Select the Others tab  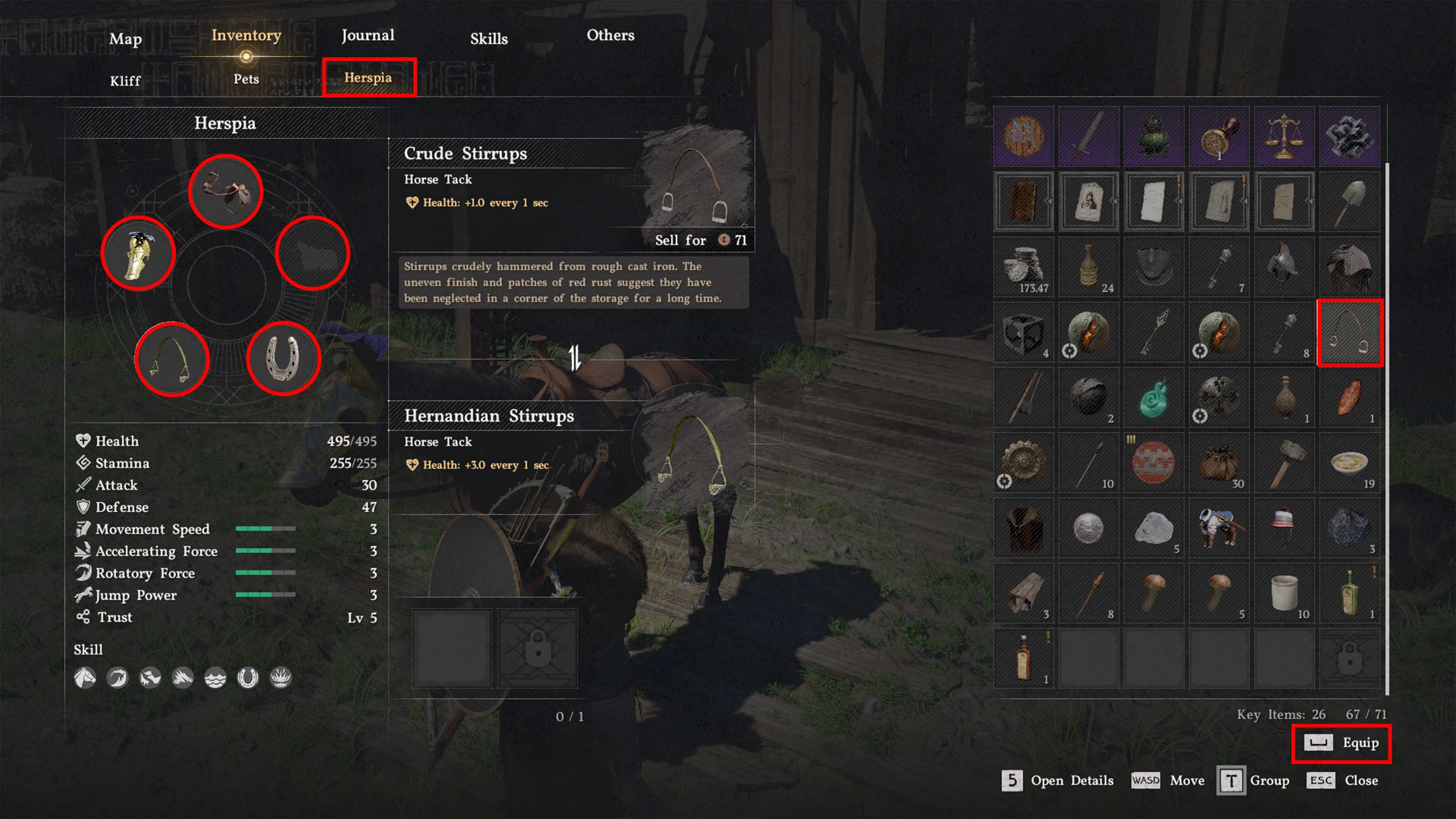[x=611, y=35]
